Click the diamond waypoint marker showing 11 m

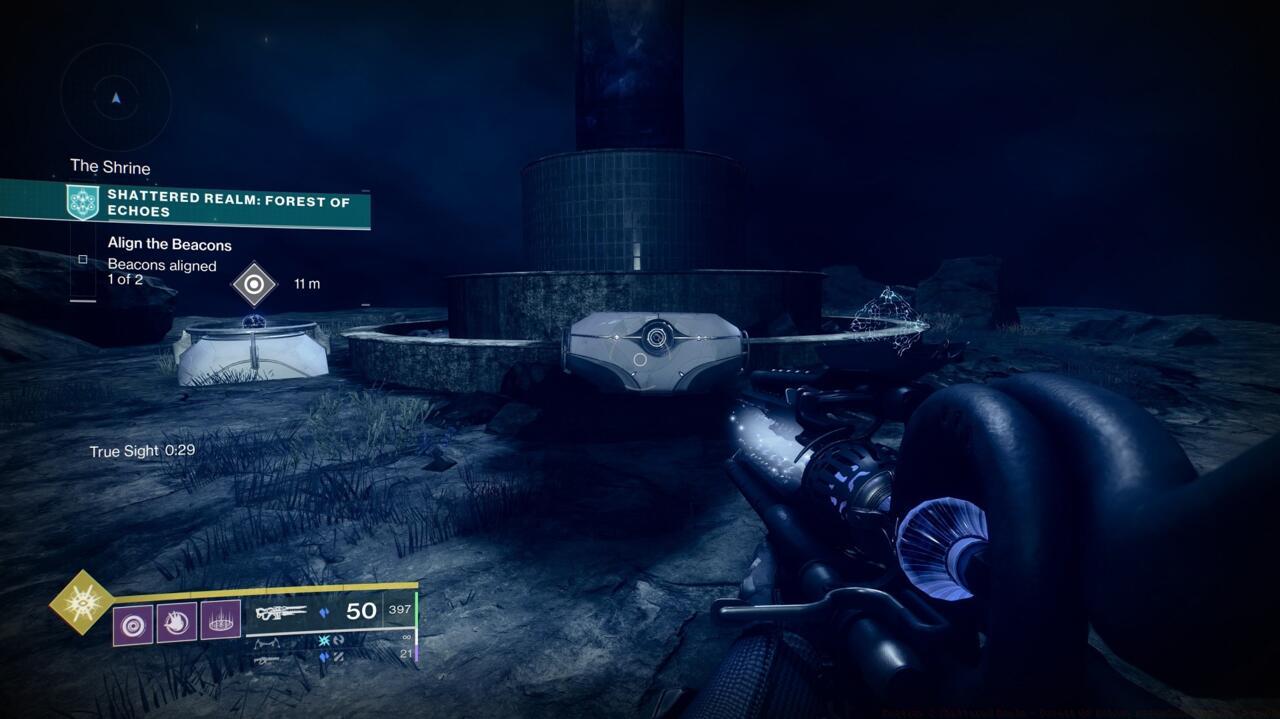(x=254, y=284)
